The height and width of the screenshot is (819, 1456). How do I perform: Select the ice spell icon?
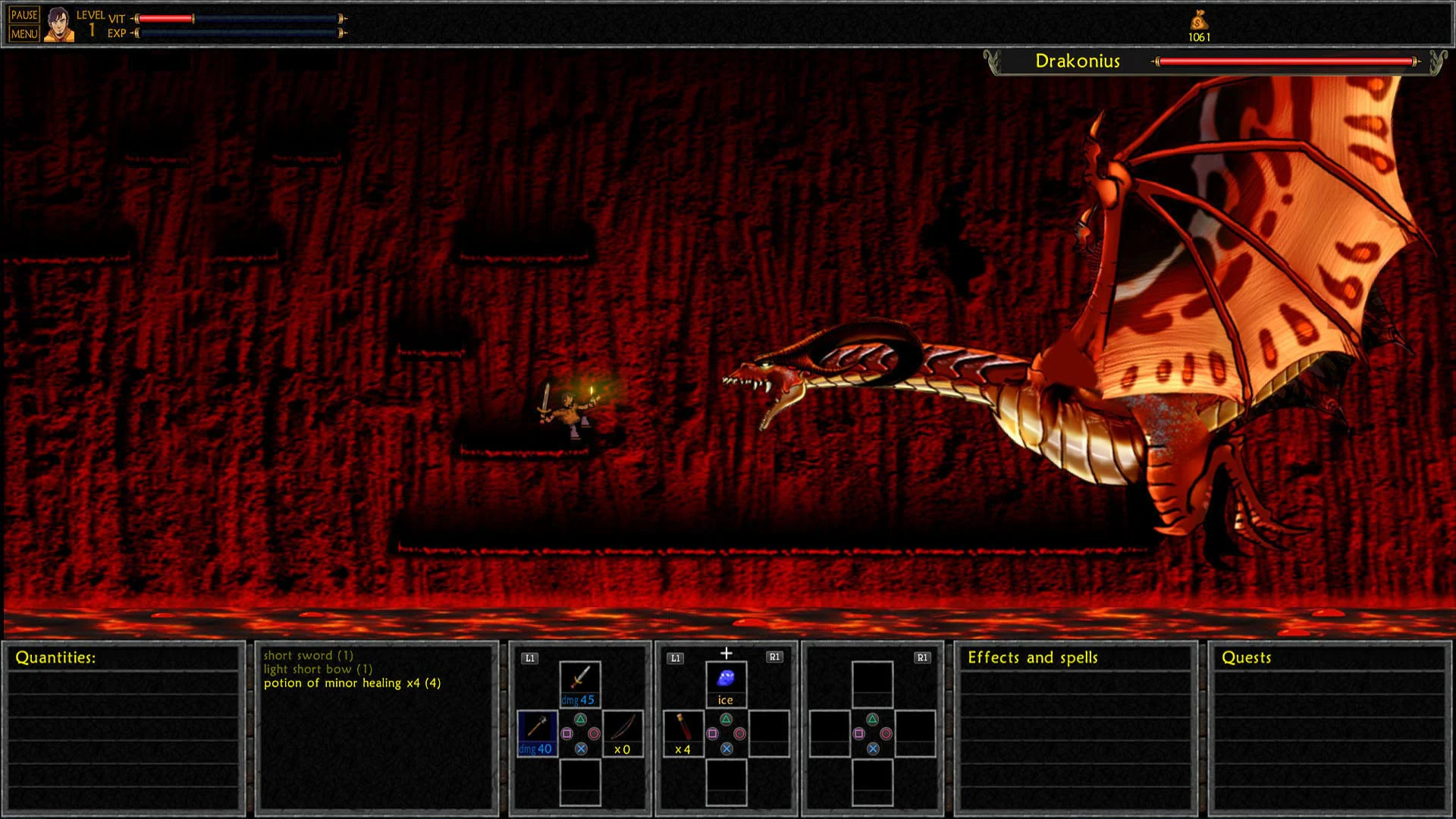(x=725, y=678)
